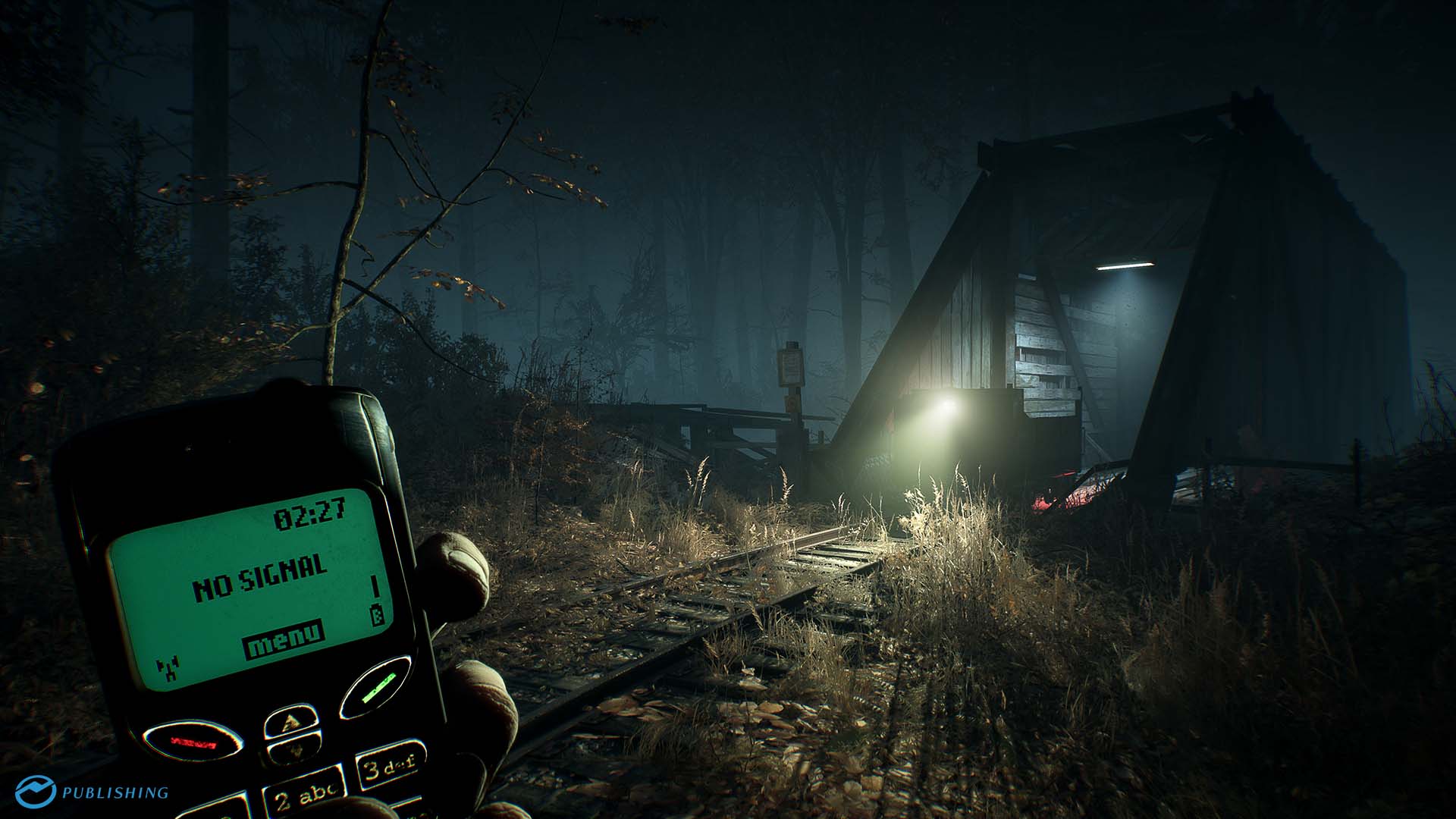The height and width of the screenshot is (819, 1456).
Task: Select the 3 def key on the phone keypad
Action: (390, 765)
